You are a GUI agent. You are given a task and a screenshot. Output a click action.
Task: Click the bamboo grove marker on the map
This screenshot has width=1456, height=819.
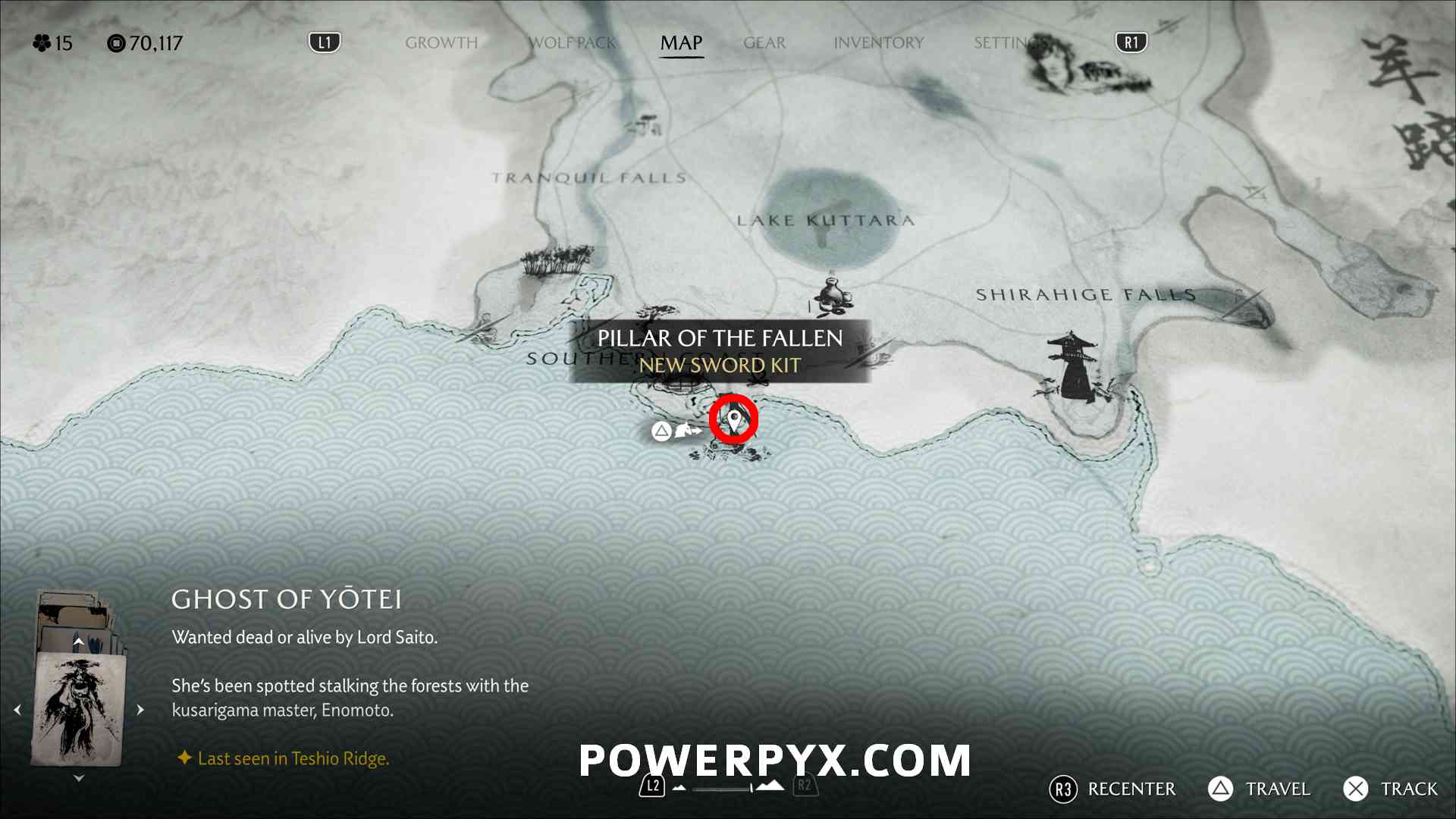(556, 260)
